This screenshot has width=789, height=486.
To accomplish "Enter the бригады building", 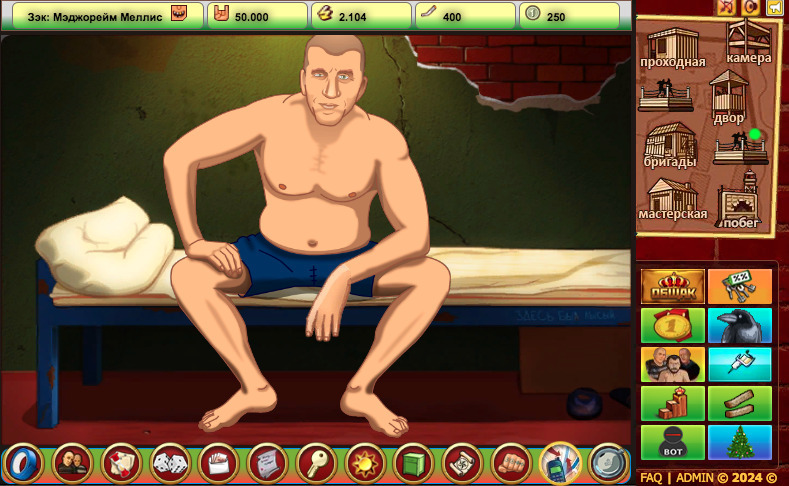I will 670,146.
